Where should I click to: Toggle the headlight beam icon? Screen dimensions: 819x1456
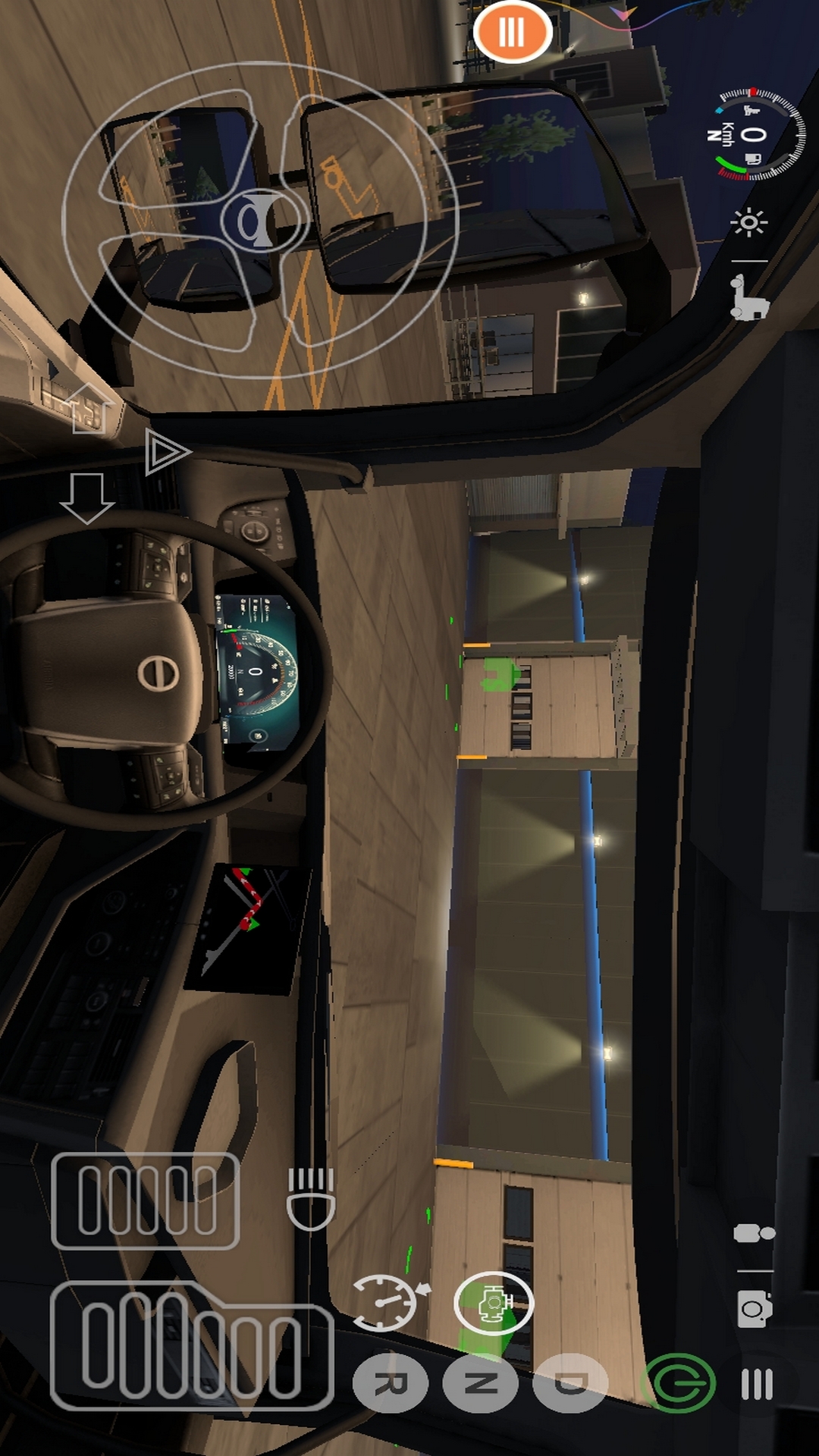(311, 1199)
